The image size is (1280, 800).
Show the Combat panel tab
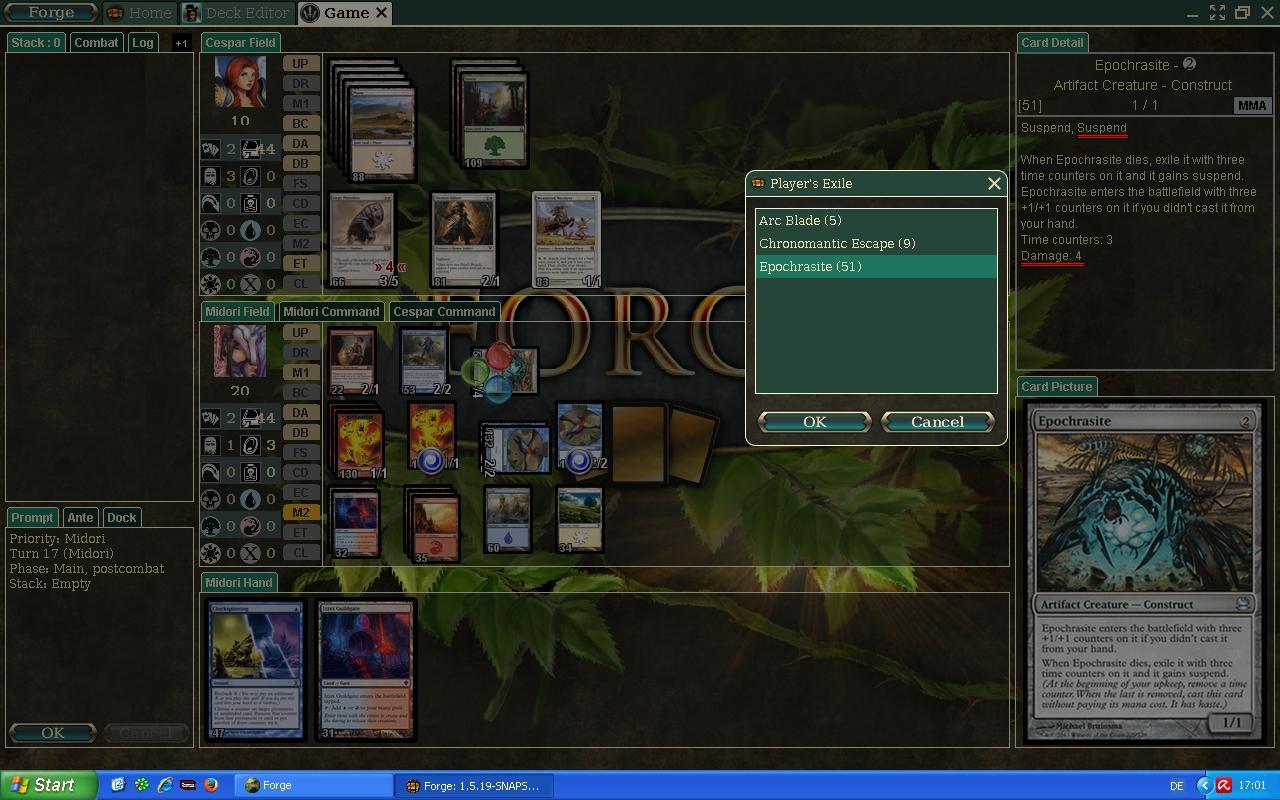click(x=96, y=42)
